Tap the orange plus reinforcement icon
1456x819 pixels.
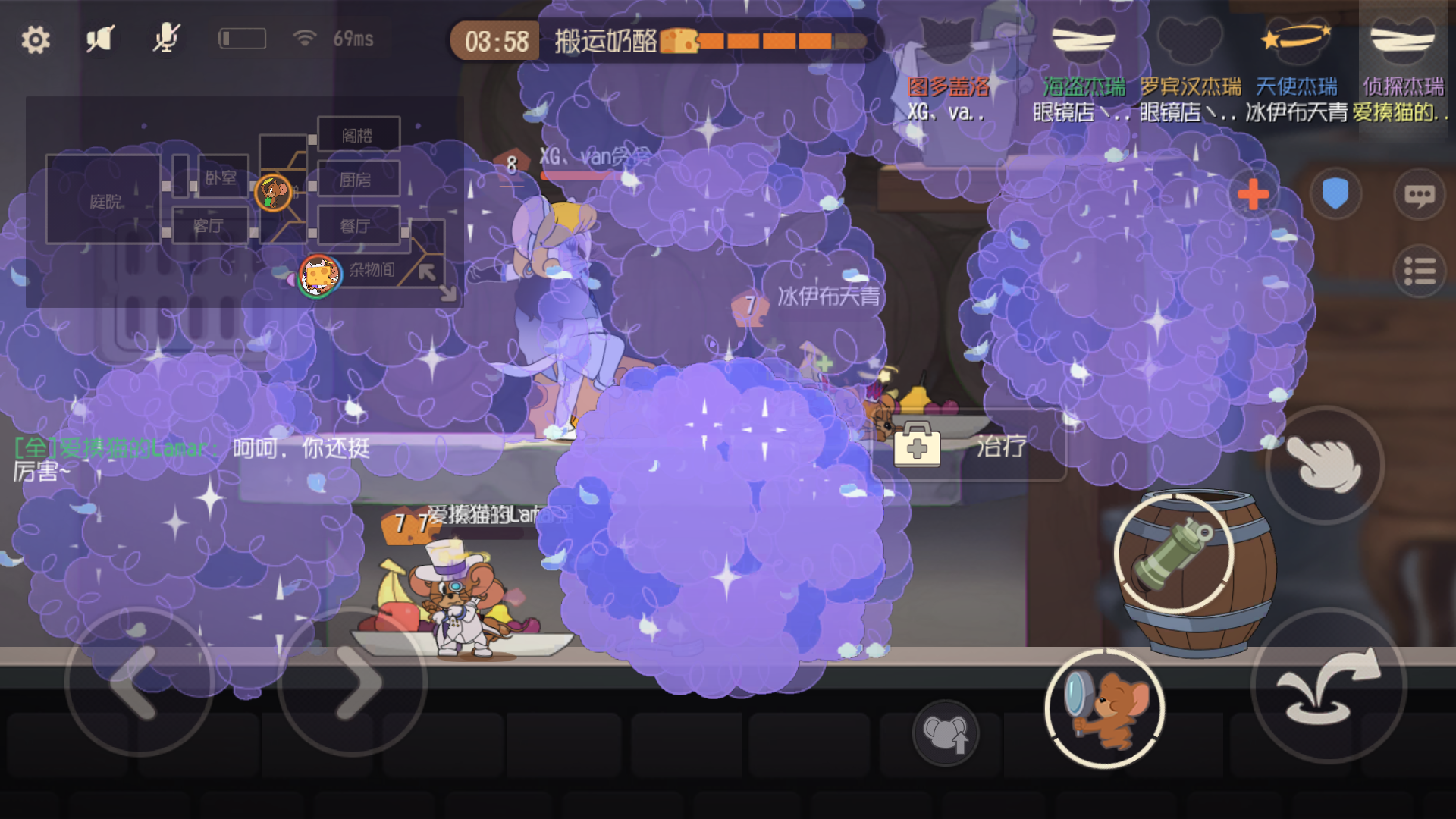(x=1252, y=195)
